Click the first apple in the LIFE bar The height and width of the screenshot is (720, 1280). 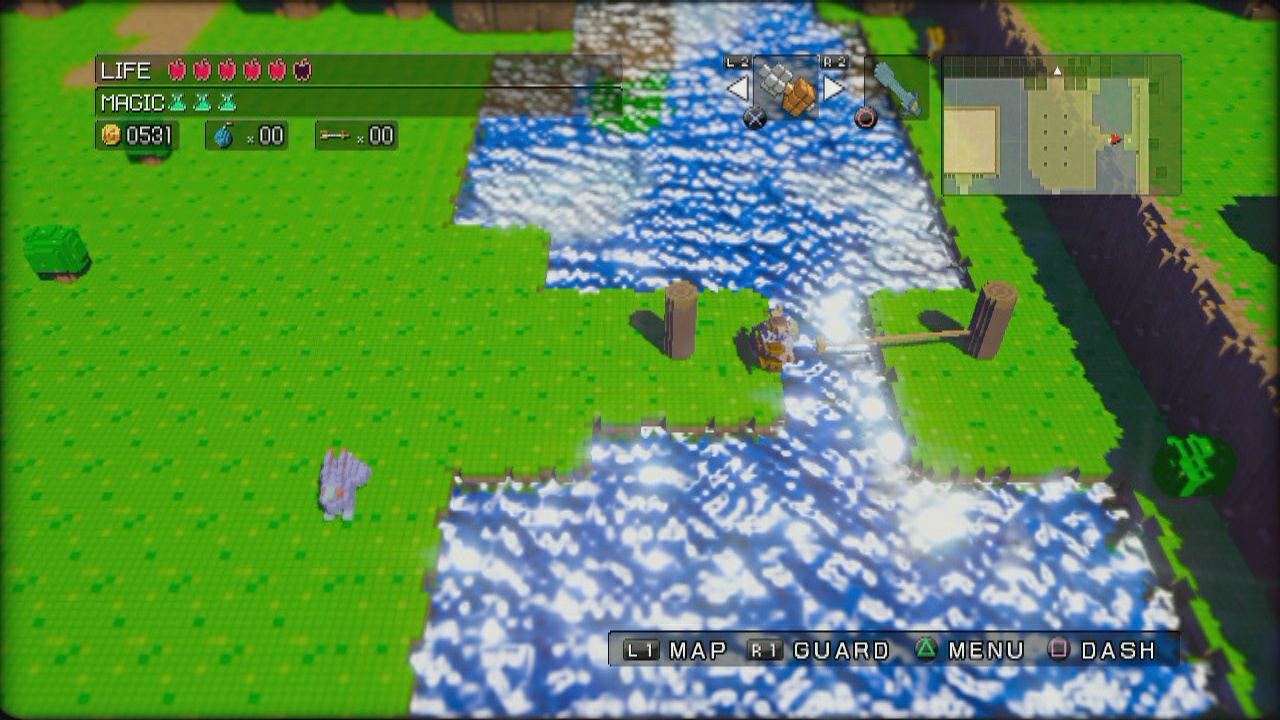point(177,70)
